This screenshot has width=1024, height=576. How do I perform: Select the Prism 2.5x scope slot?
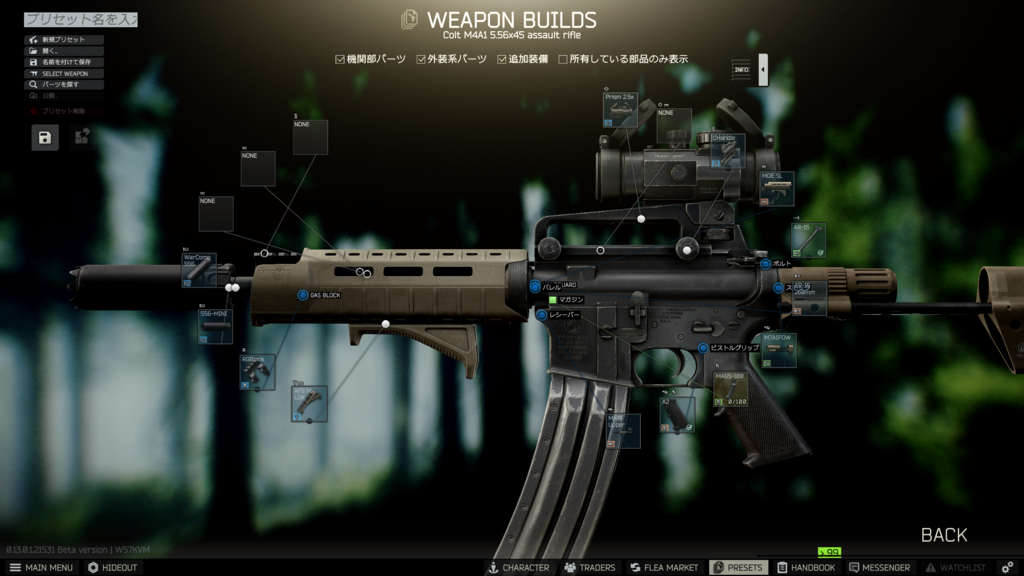click(620, 110)
